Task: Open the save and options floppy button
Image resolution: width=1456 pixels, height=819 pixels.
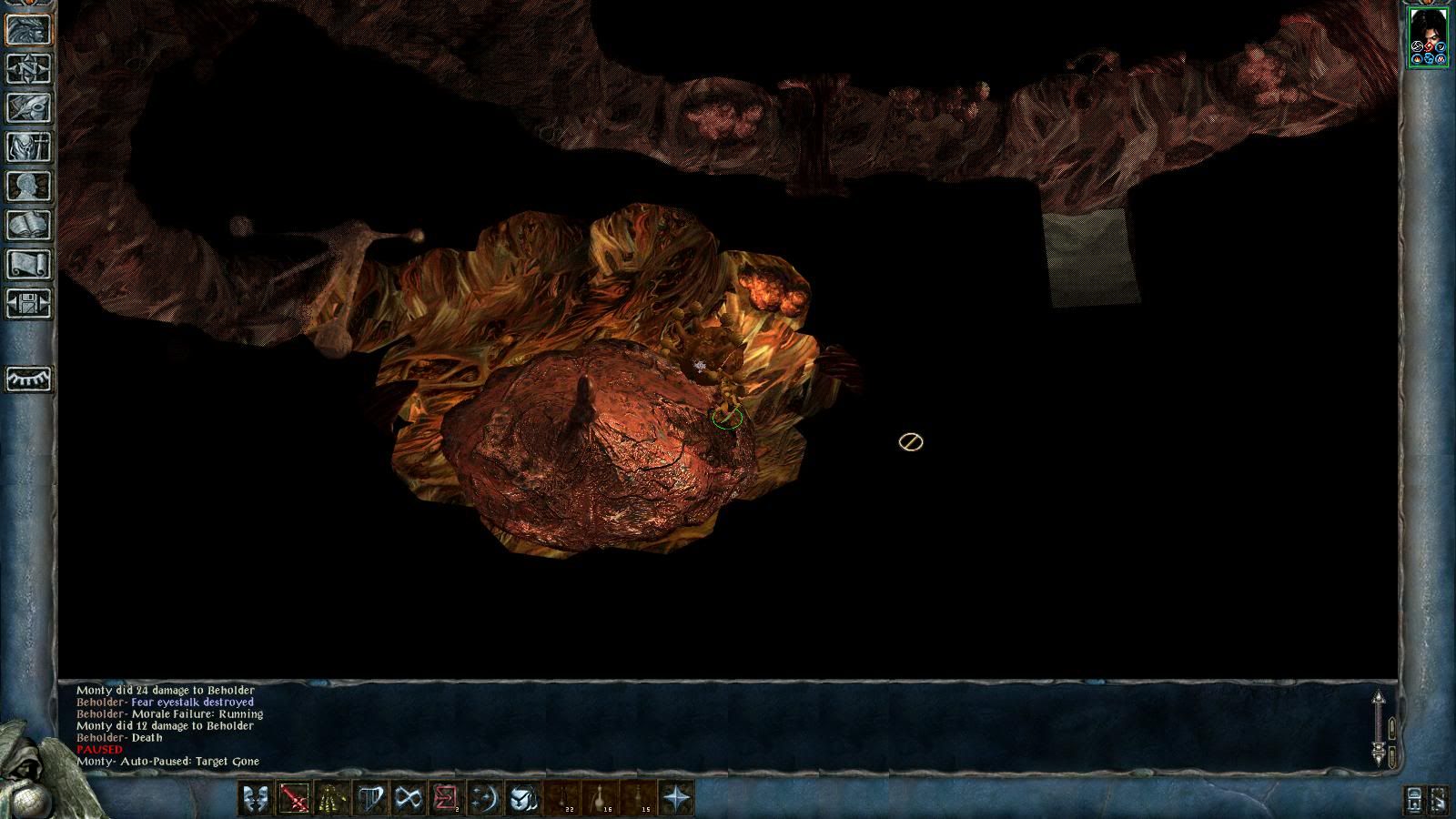Action: tap(29, 304)
